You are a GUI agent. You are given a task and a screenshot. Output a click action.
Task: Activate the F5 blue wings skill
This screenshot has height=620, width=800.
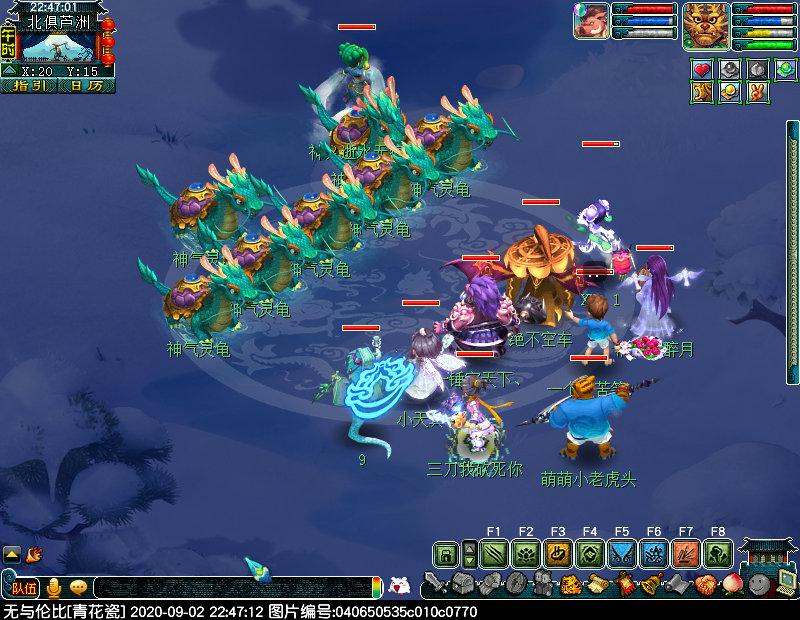point(621,553)
